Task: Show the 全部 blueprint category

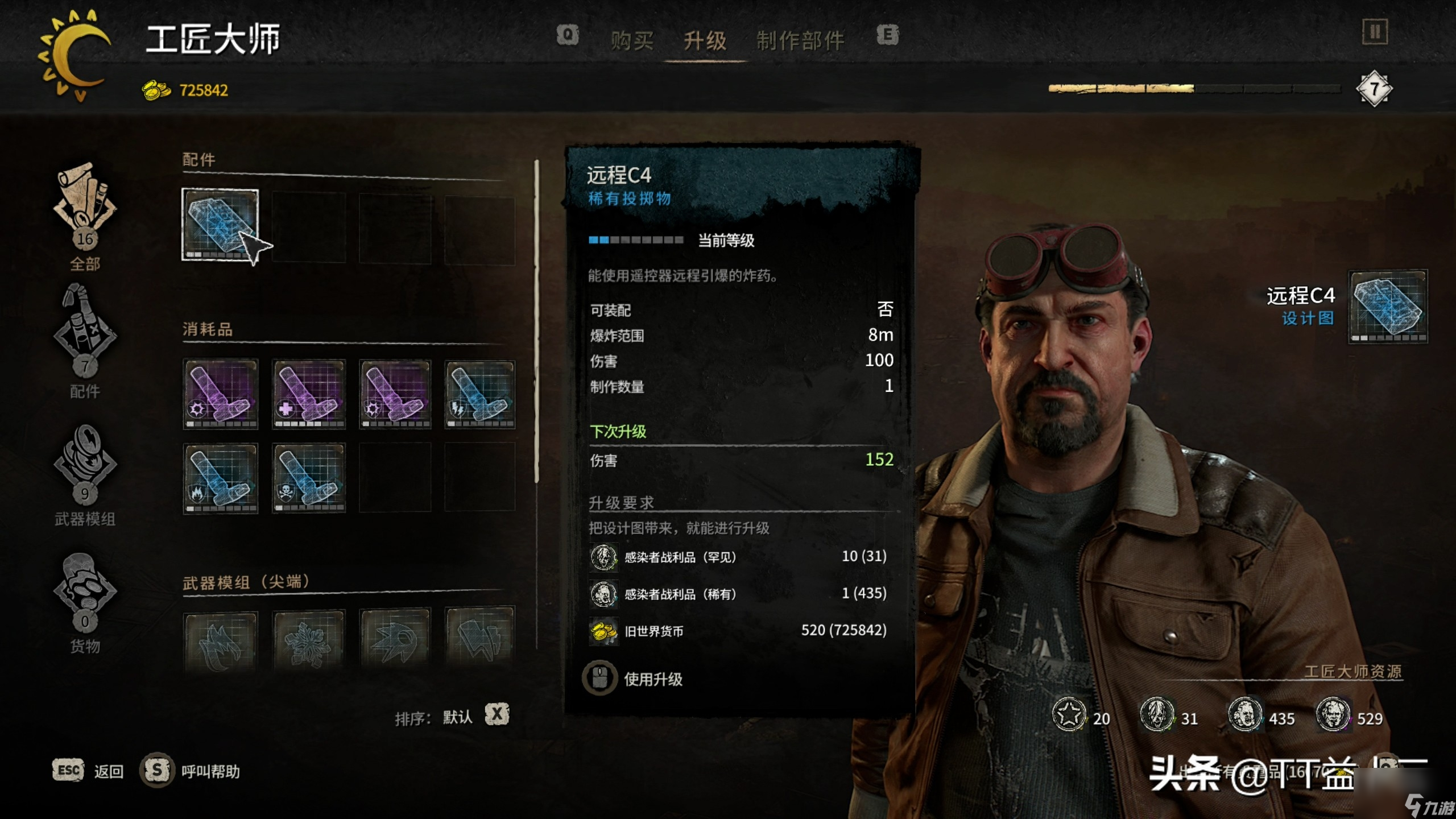Action: 85,216
